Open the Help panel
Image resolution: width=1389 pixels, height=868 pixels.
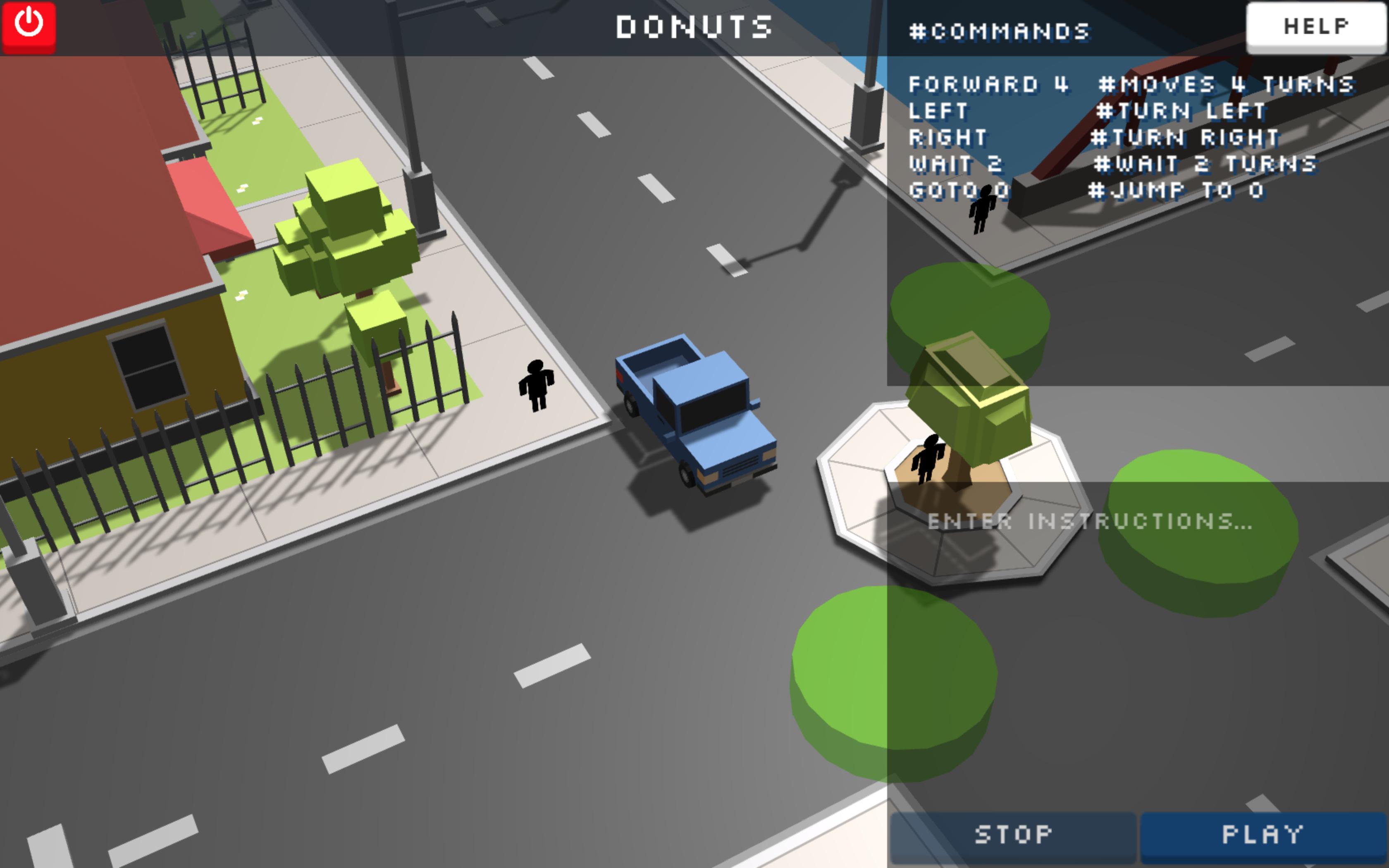[1315, 25]
